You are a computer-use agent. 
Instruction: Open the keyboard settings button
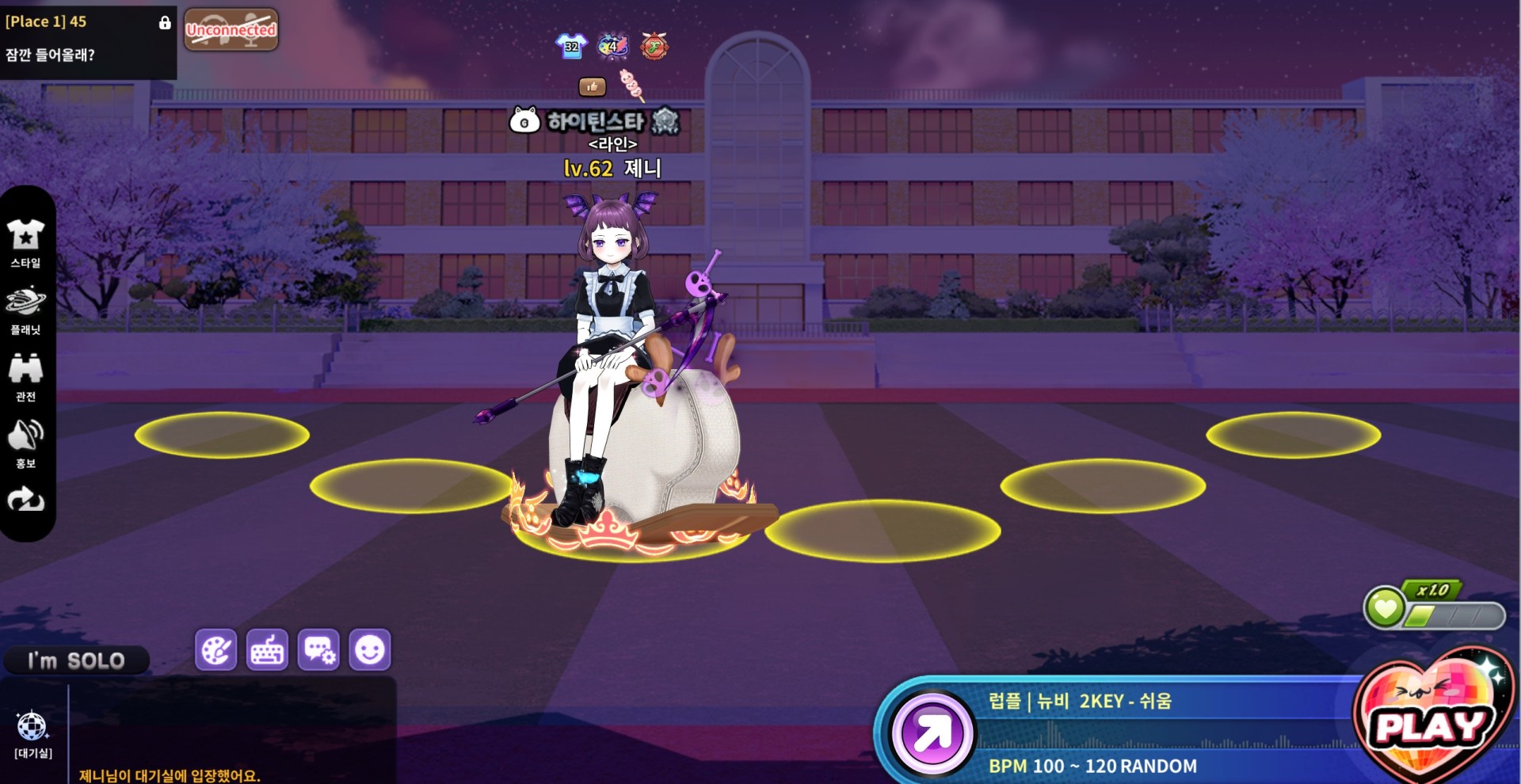(x=267, y=650)
